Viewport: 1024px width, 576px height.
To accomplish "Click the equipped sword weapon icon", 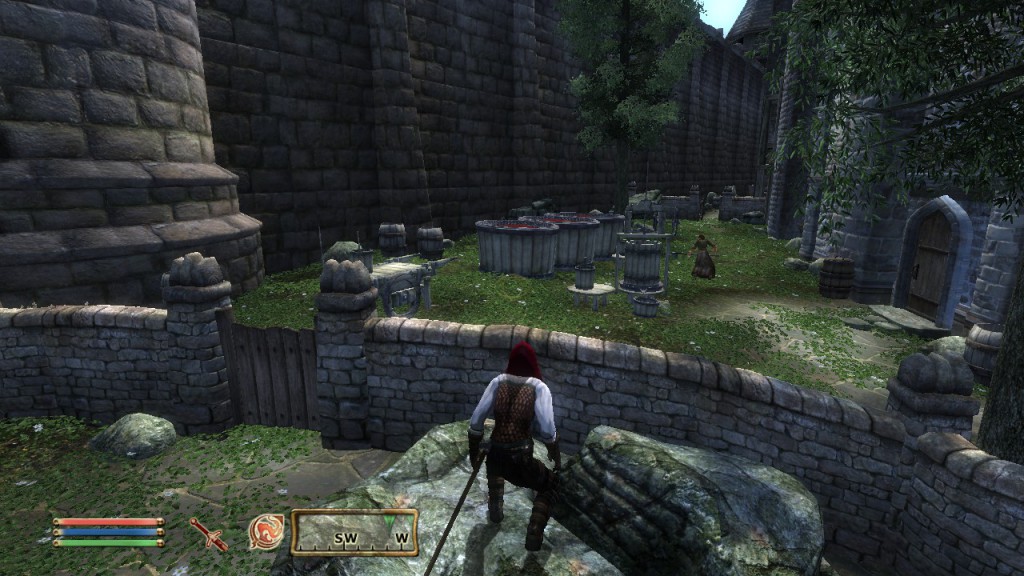I will [209, 533].
